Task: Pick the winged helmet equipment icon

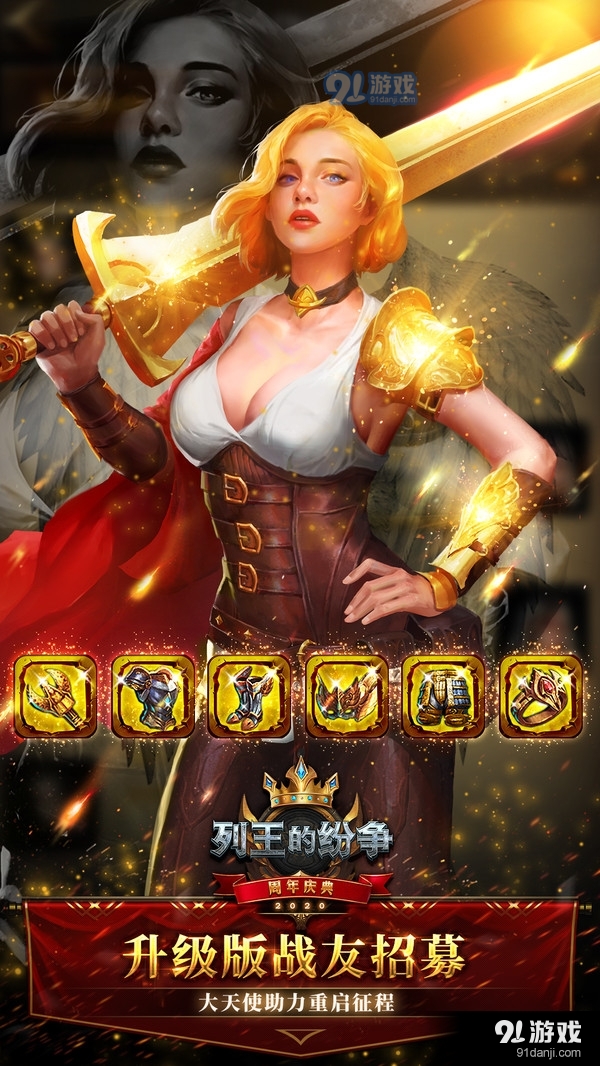Action: click(x=346, y=696)
